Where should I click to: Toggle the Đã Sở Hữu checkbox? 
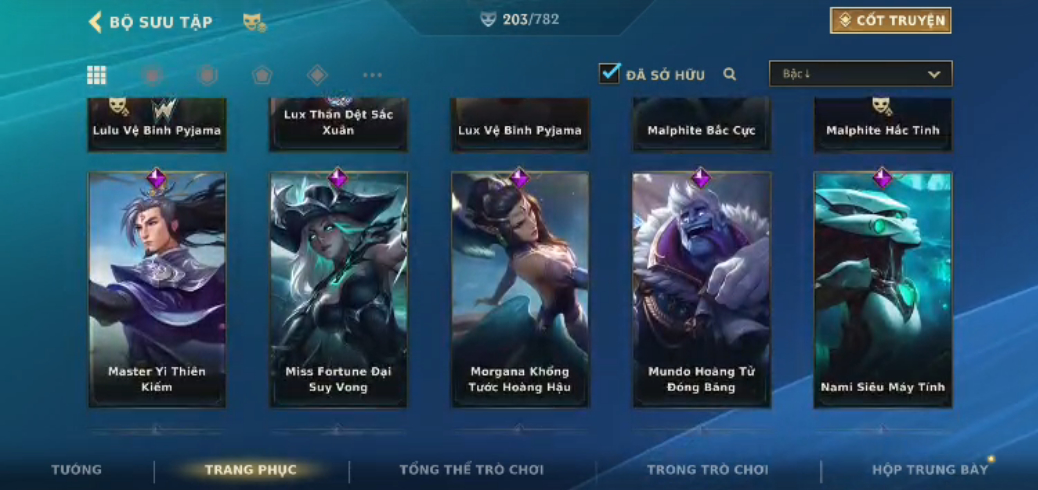[609, 73]
